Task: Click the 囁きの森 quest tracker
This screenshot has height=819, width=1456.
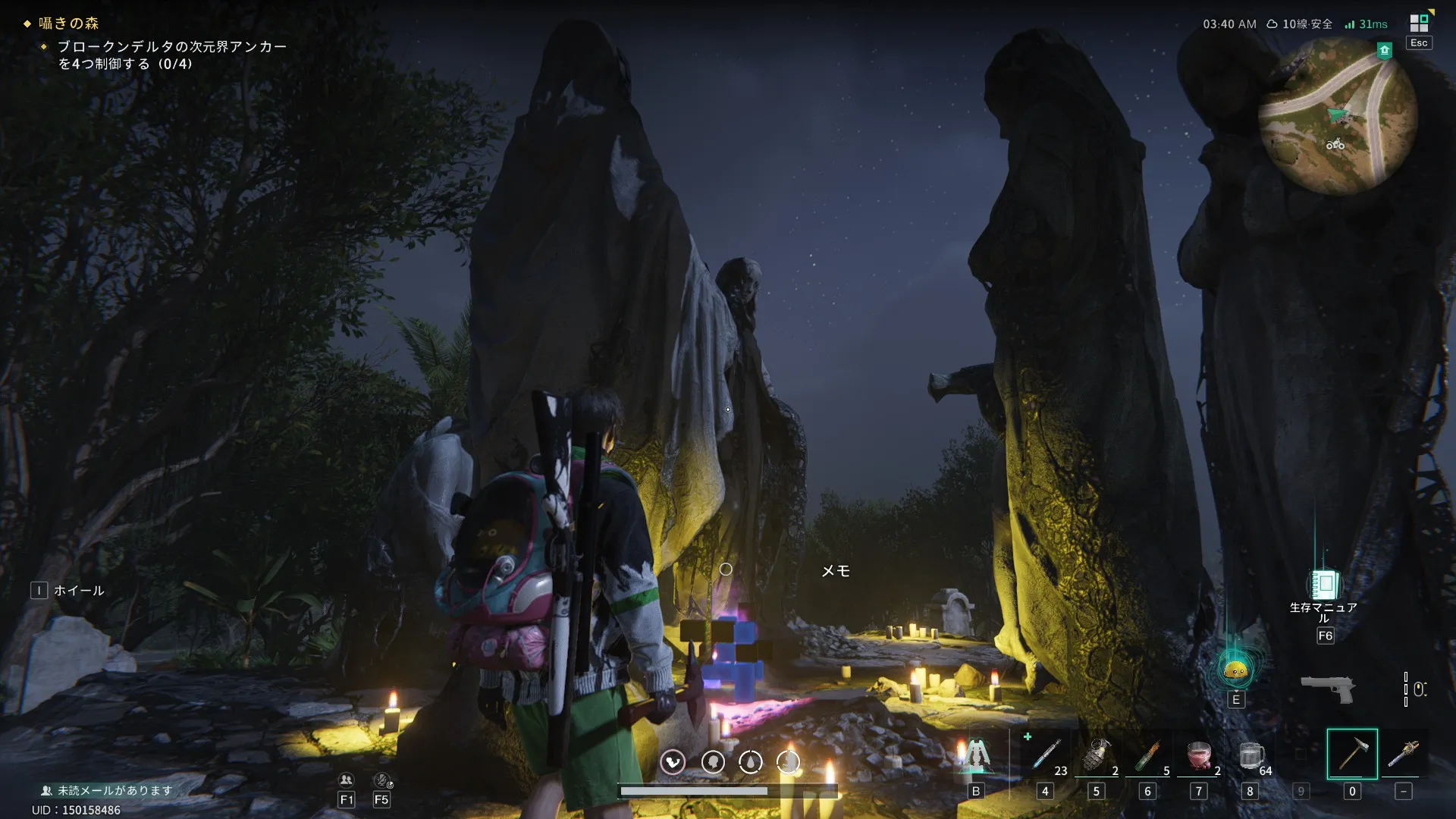Action: point(69,24)
